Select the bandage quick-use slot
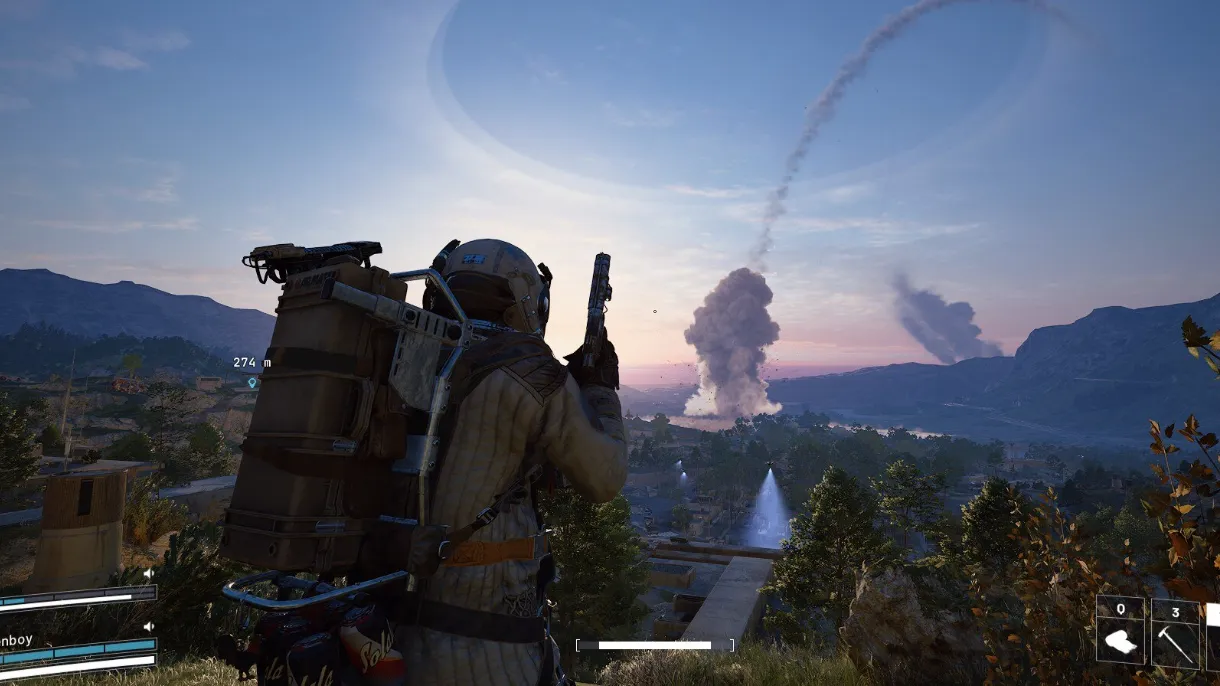The width and height of the screenshot is (1220, 686). 1121,631
